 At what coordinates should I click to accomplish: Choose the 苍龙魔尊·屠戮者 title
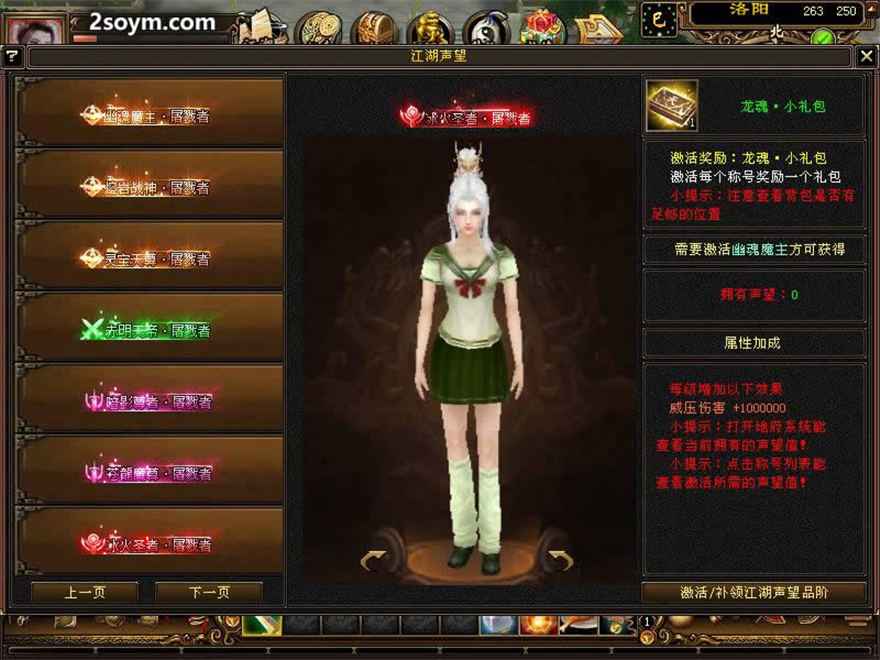(150, 472)
